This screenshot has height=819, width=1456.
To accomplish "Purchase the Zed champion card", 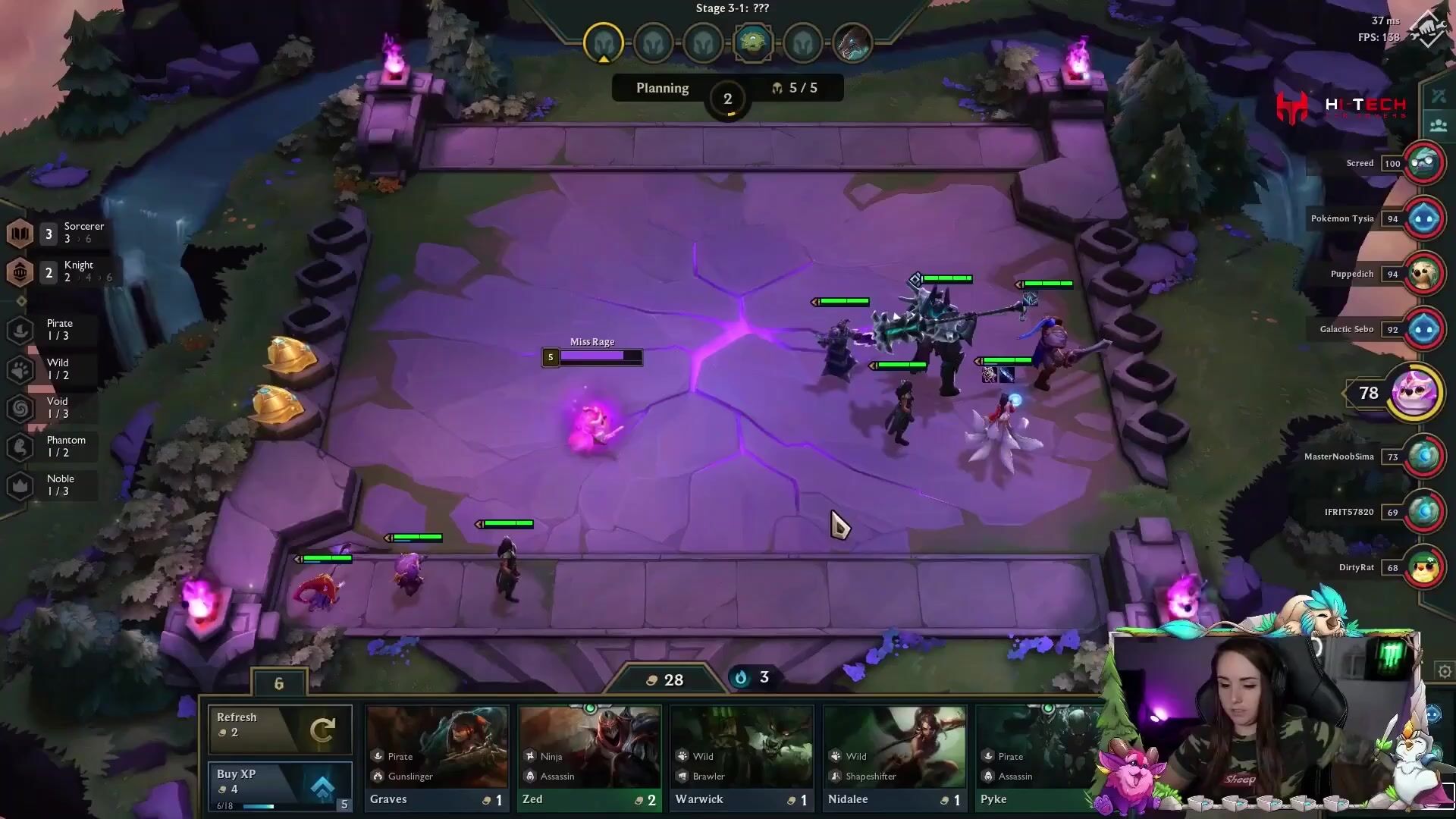I will tap(589, 758).
